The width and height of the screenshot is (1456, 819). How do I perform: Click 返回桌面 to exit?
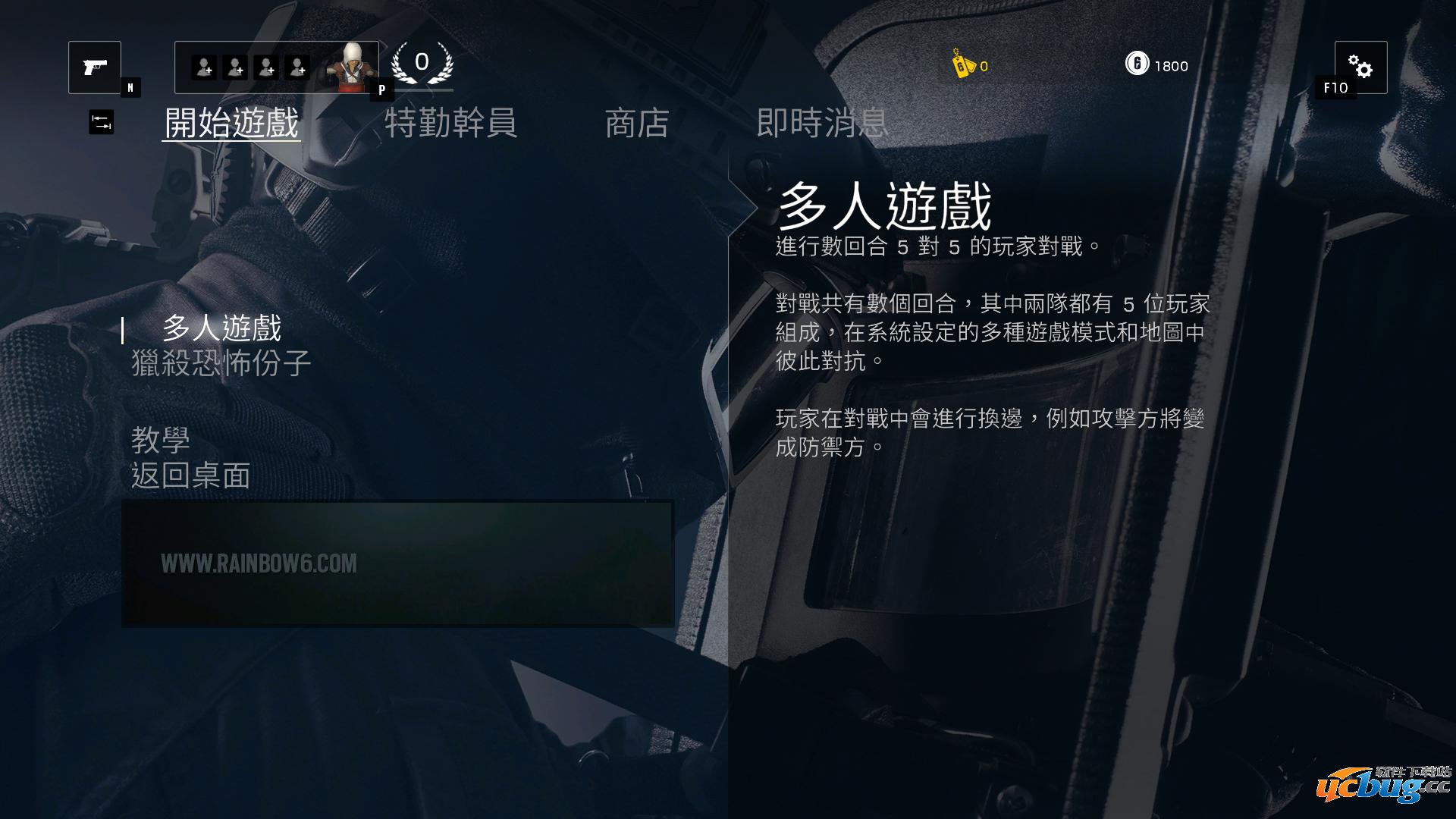coord(191,476)
